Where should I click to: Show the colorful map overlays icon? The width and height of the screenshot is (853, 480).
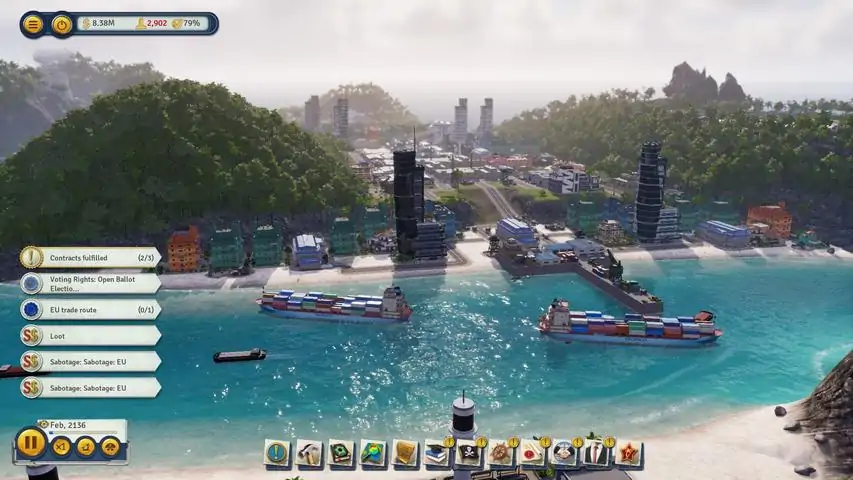point(373,453)
